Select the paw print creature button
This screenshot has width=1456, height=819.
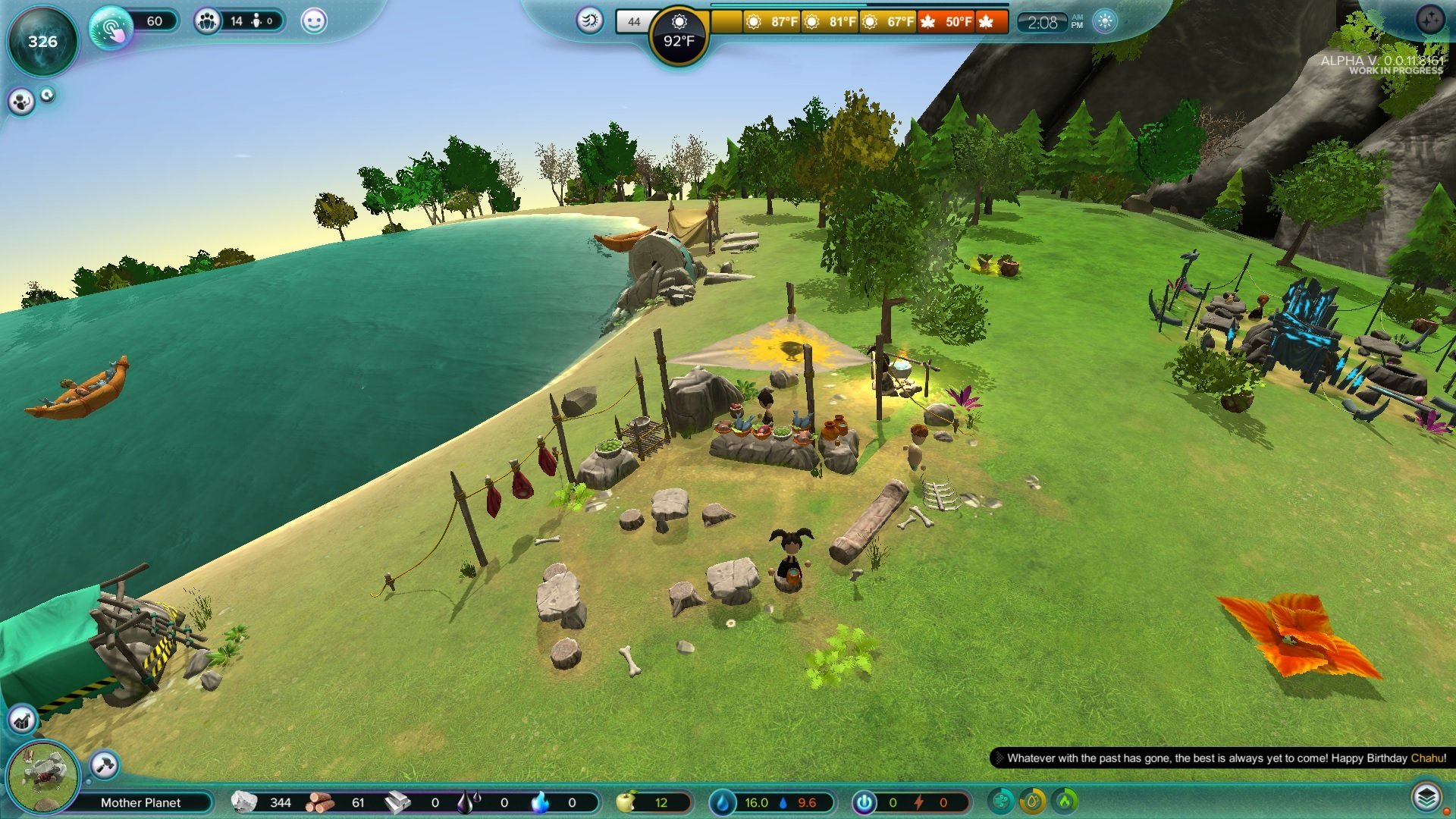(x=21, y=102)
